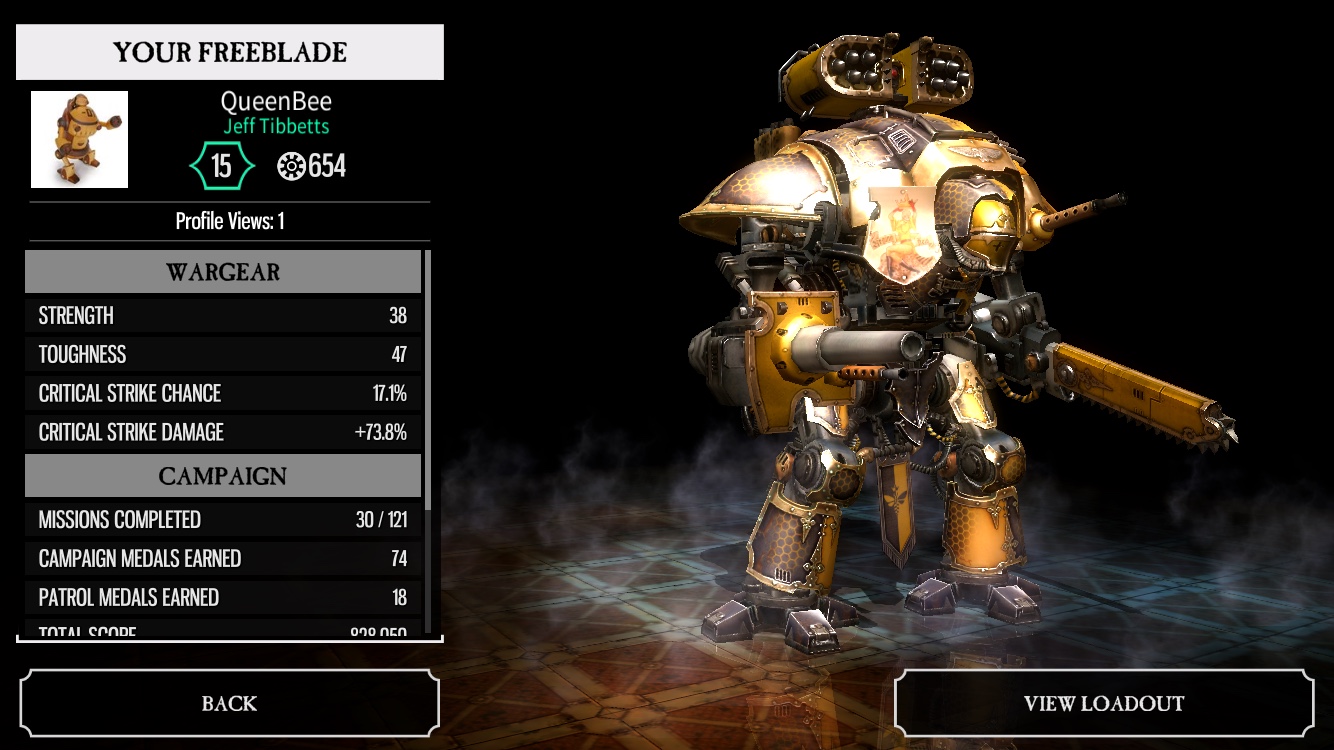Image resolution: width=1334 pixels, height=750 pixels.
Task: Click the QueenBee profile avatar thumbnail
Action: [80, 140]
